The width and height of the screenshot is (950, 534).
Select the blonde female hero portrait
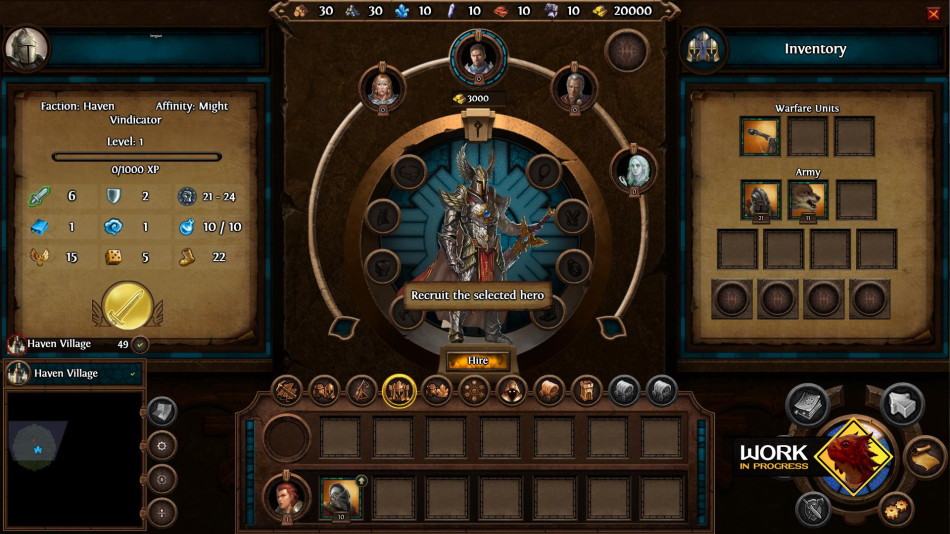[381, 88]
